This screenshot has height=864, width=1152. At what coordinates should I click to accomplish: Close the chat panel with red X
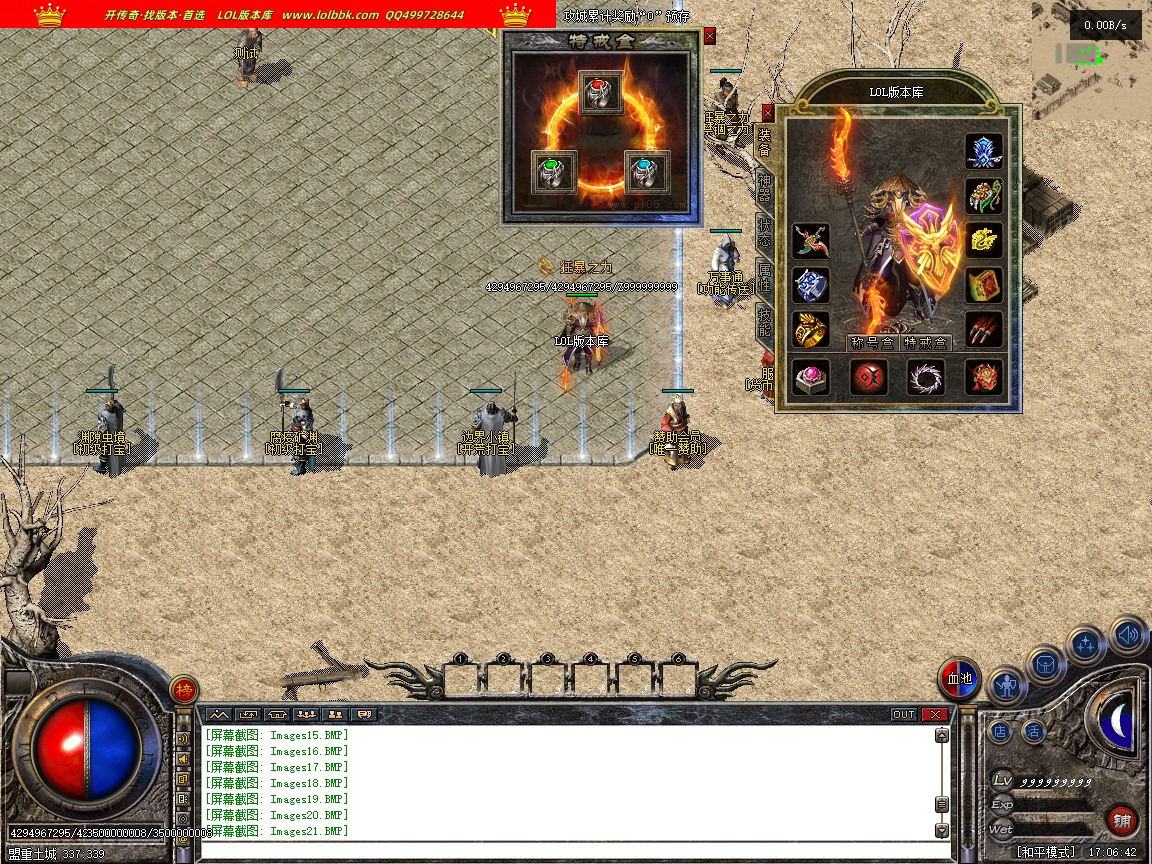click(935, 714)
